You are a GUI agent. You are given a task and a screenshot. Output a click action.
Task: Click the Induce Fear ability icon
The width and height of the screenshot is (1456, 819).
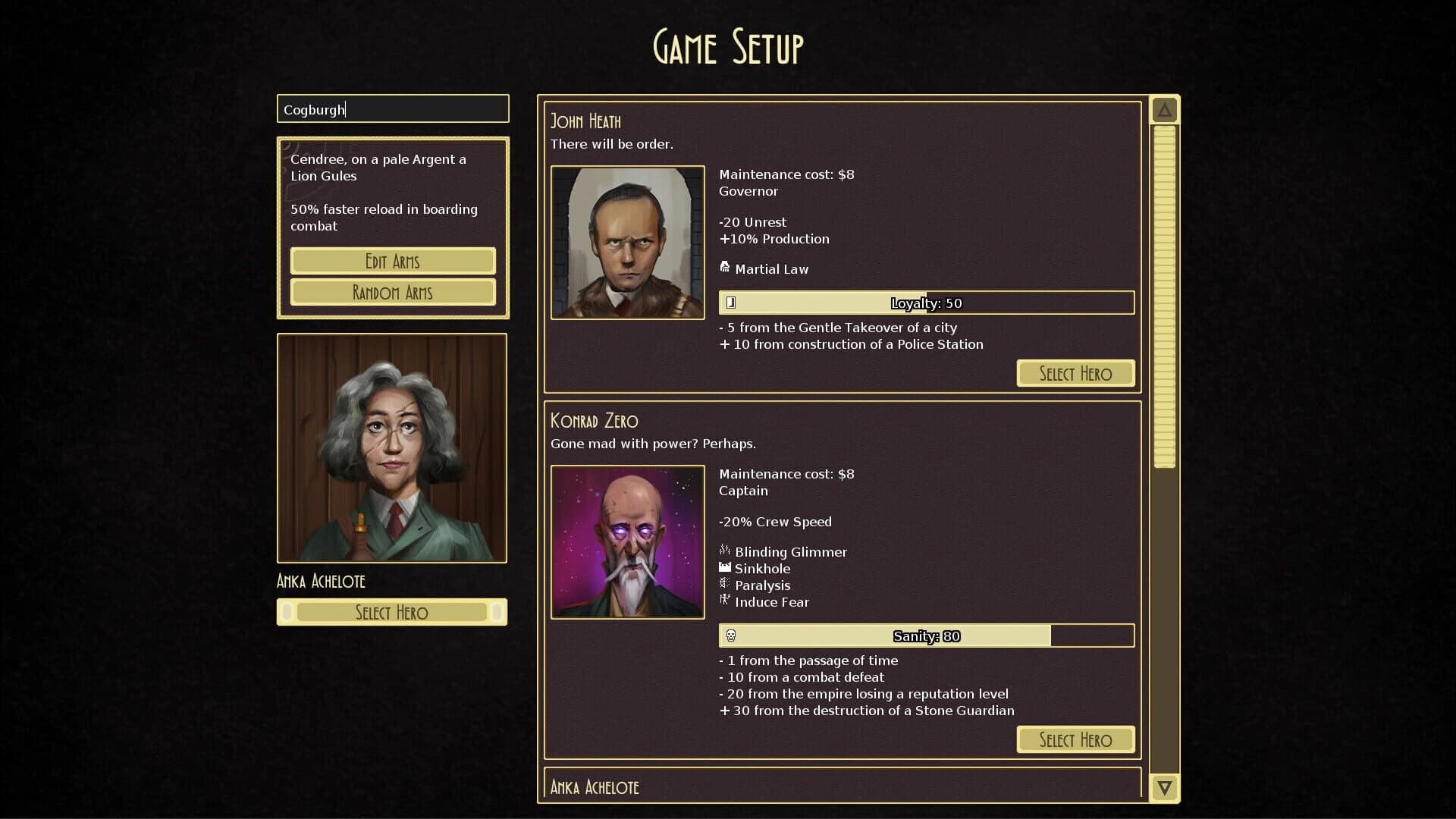tap(725, 601)
